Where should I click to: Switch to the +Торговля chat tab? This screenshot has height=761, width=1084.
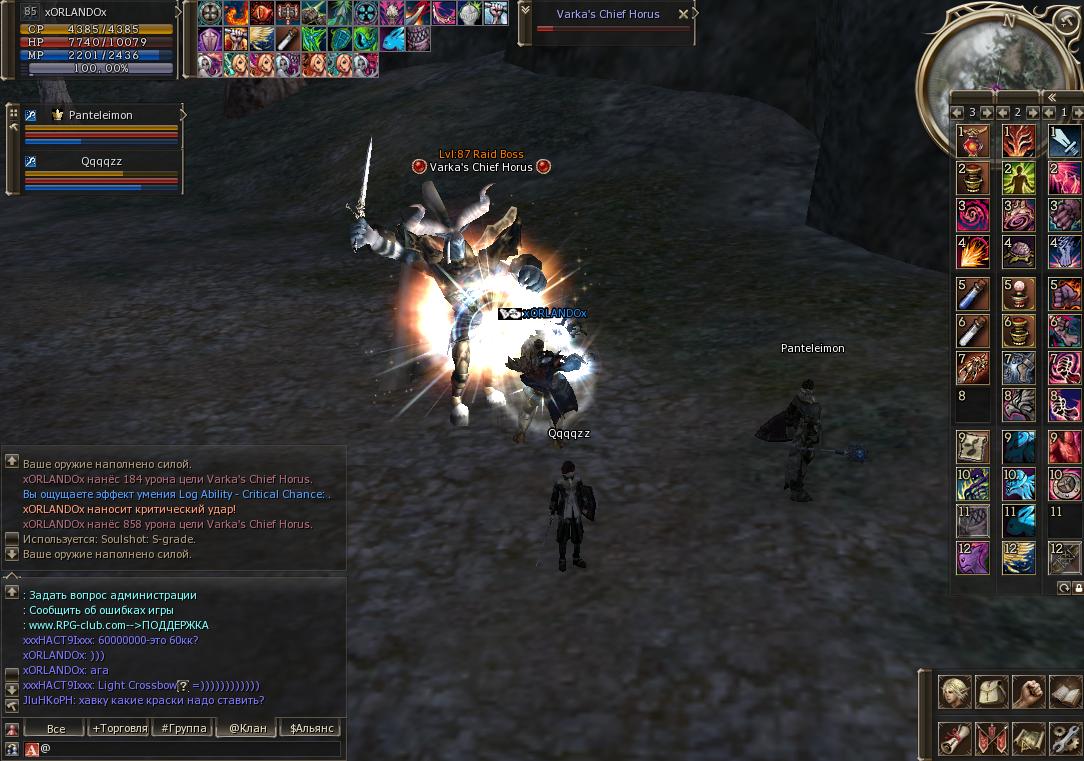120,728
